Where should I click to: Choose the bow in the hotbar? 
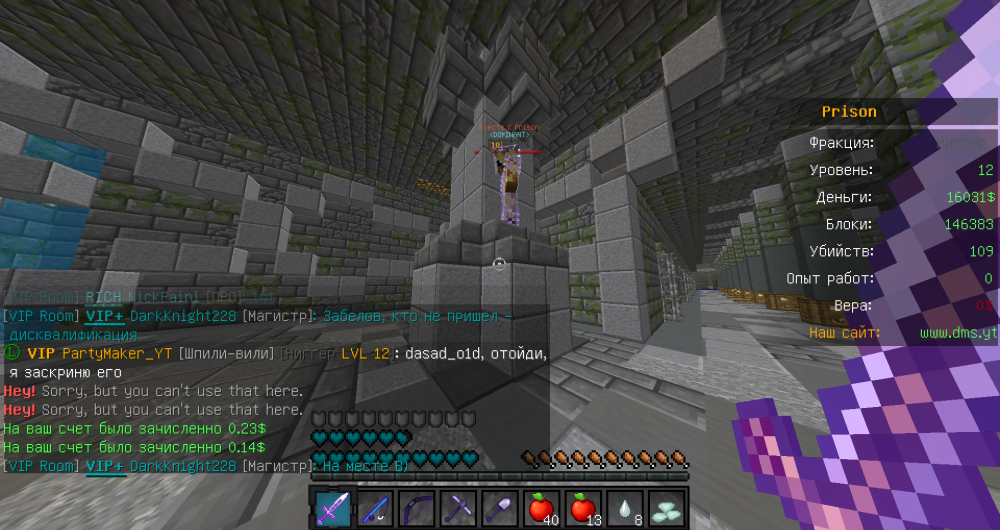tap(416, 508)
